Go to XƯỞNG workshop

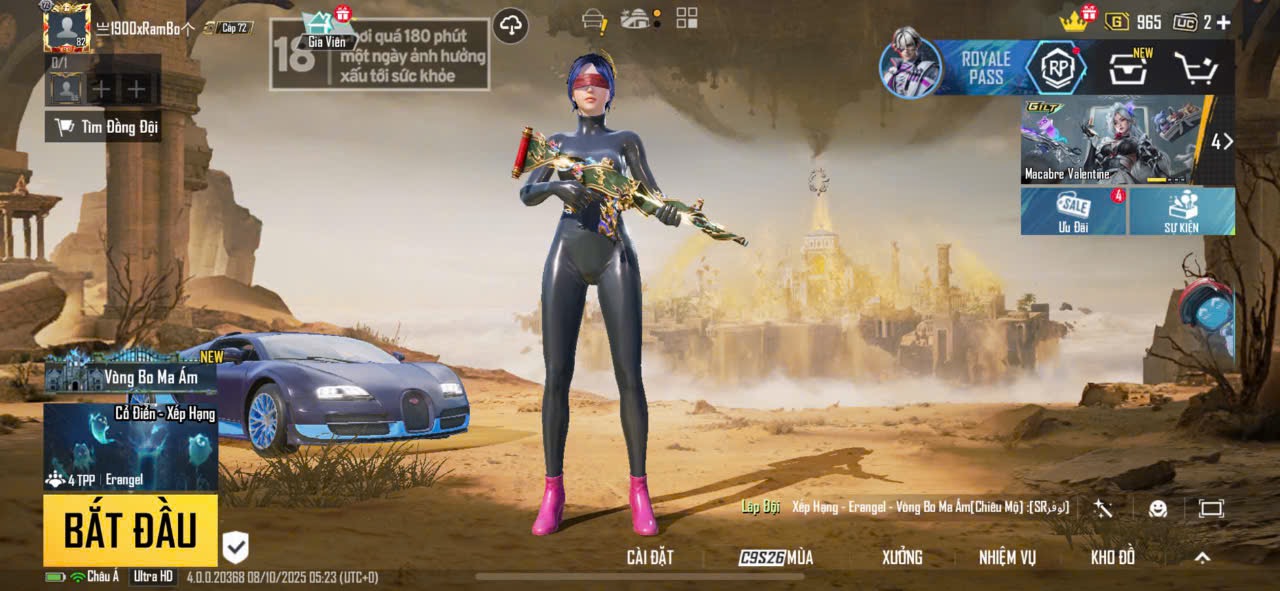[x=902, y=558]
